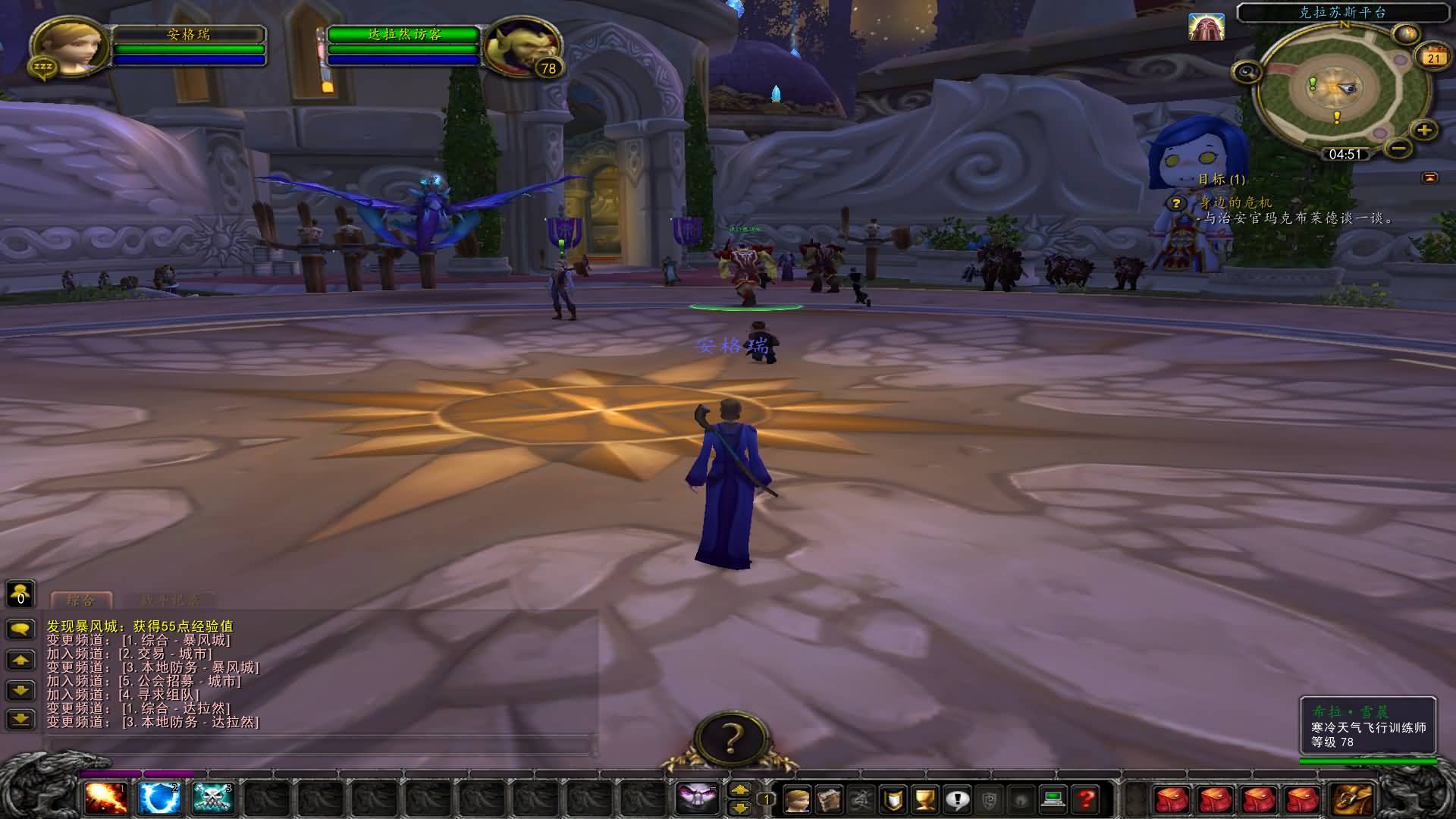This screenshot has width=1456, height=819.
Task: Select the 达拉然访客 target frame
Action: pyautogui.click(x=403, y=35)
